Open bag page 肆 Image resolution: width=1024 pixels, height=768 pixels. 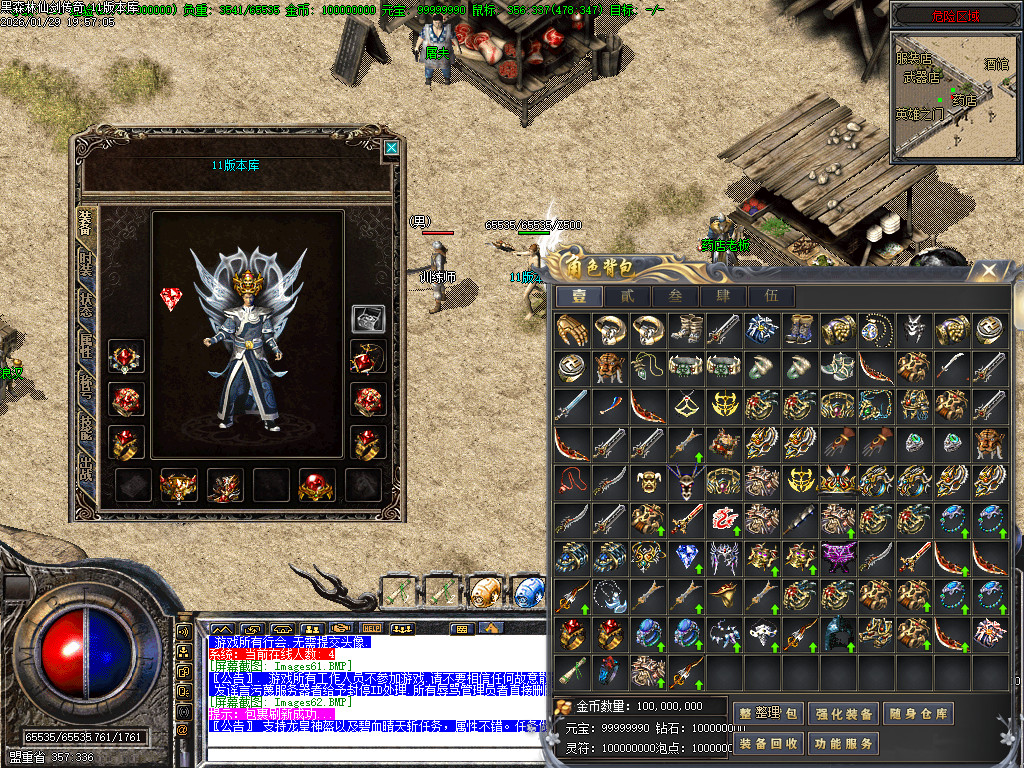pos(723,296)
